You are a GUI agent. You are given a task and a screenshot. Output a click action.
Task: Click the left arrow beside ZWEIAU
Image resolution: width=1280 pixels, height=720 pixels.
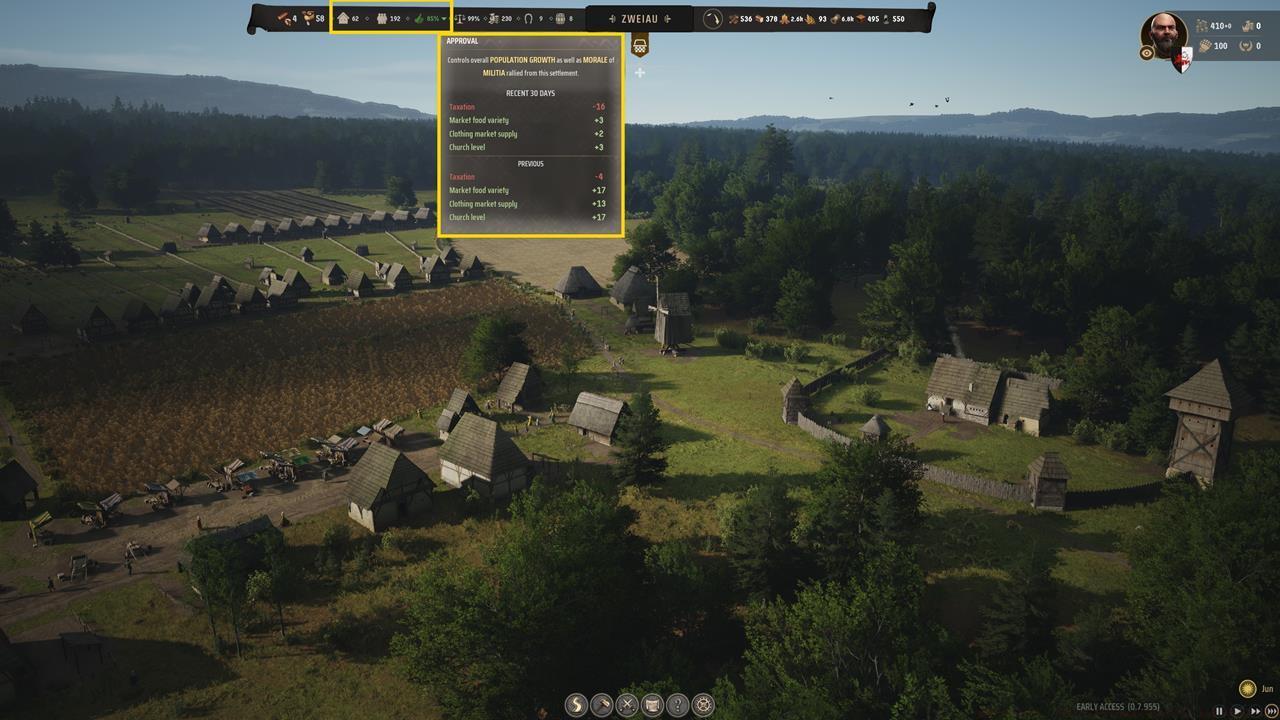613,18
